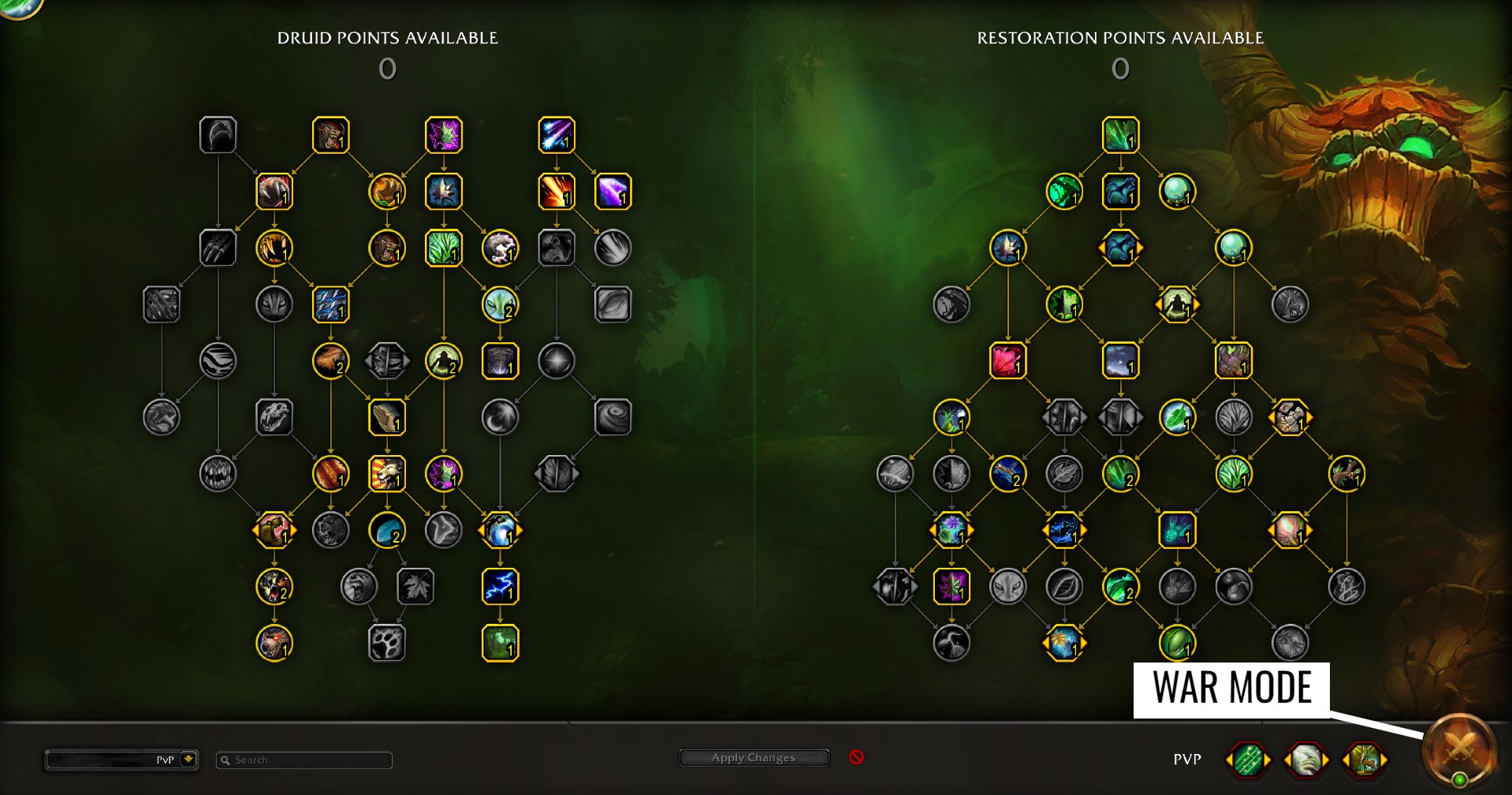Click the whirlwind tornado talent node

coord(613,417)
